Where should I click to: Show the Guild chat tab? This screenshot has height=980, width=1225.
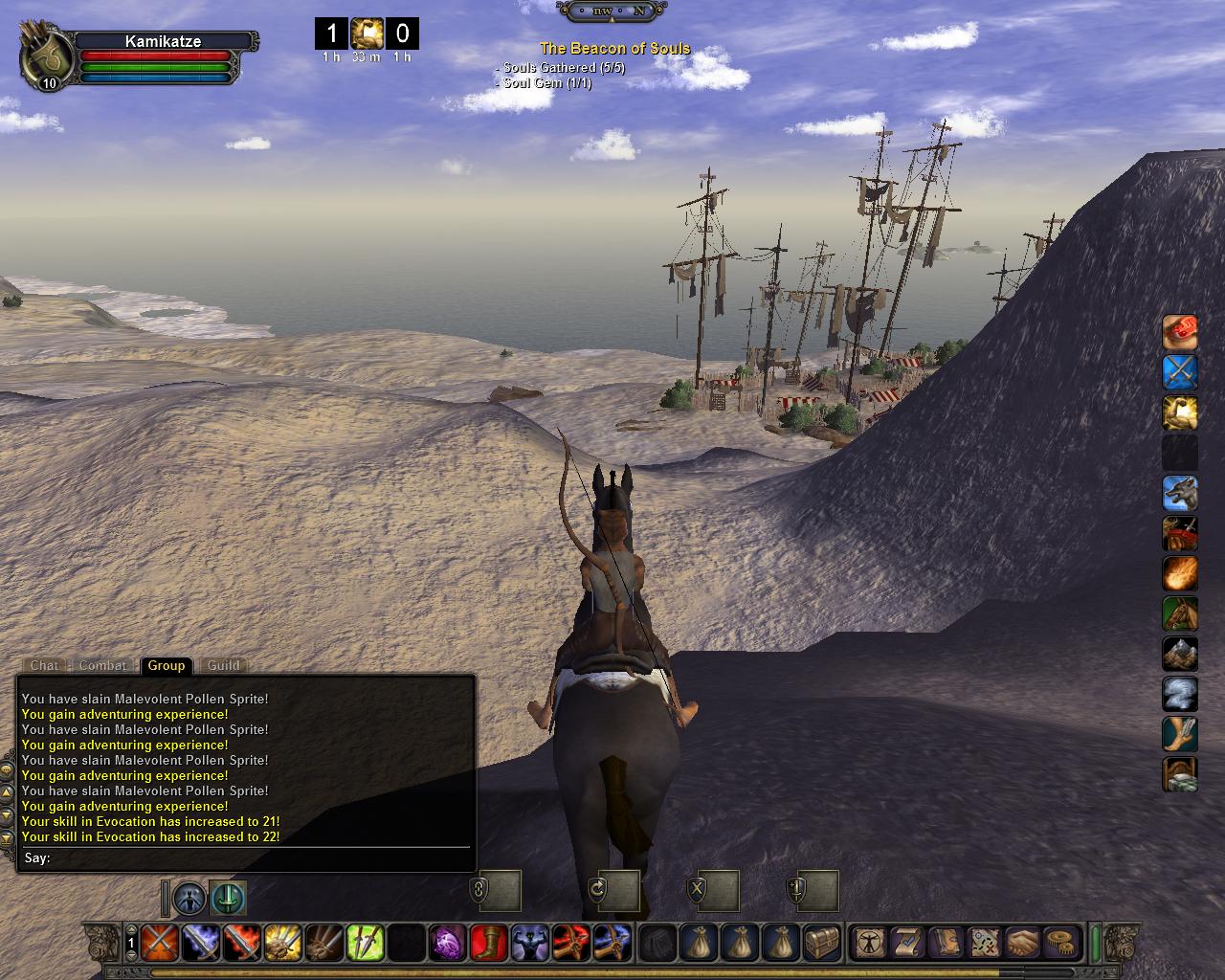tap(223, 665)
